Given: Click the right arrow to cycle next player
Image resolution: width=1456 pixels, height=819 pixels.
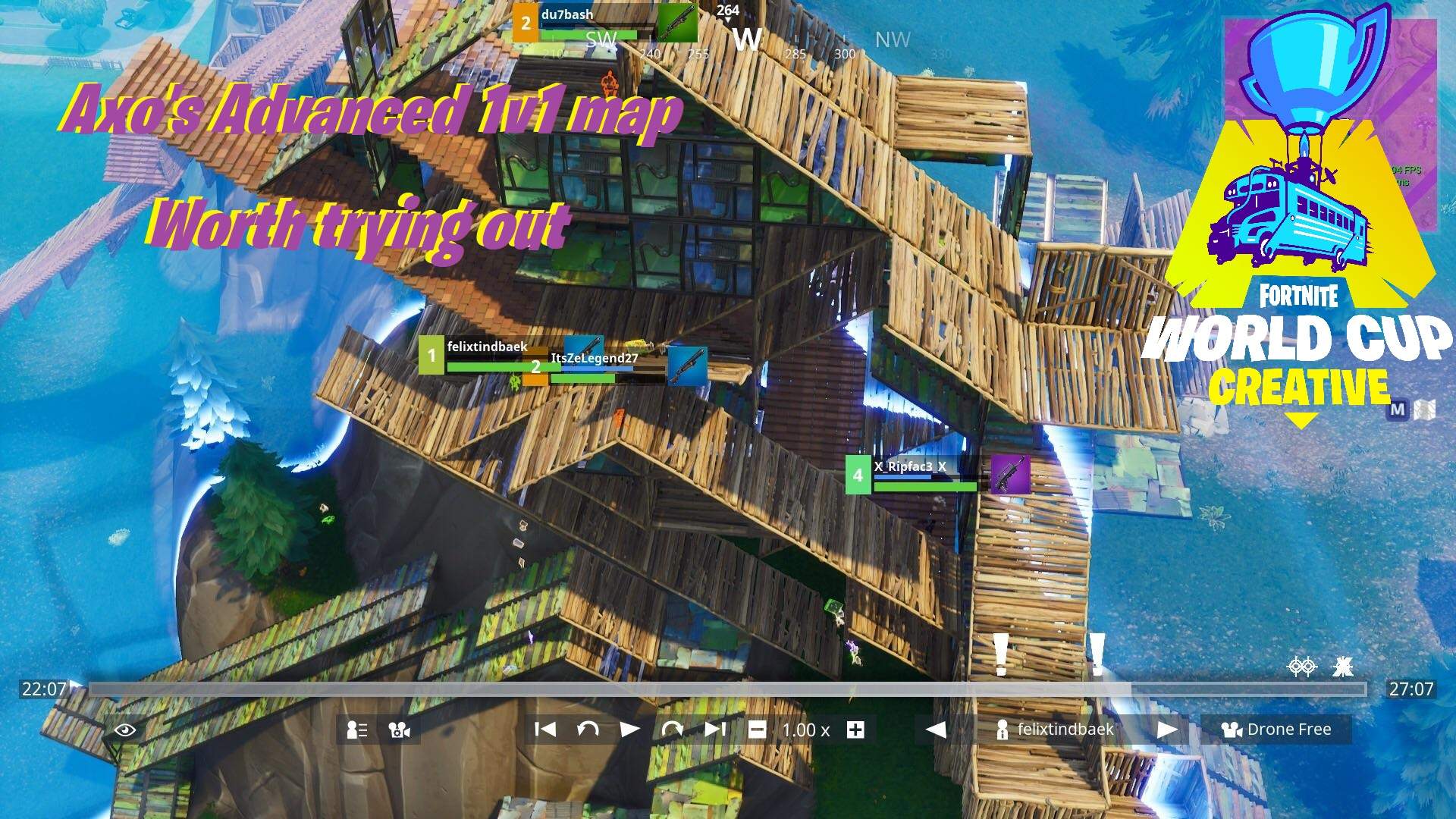Looking at the screenshot, I should (x=1168, y=730).
